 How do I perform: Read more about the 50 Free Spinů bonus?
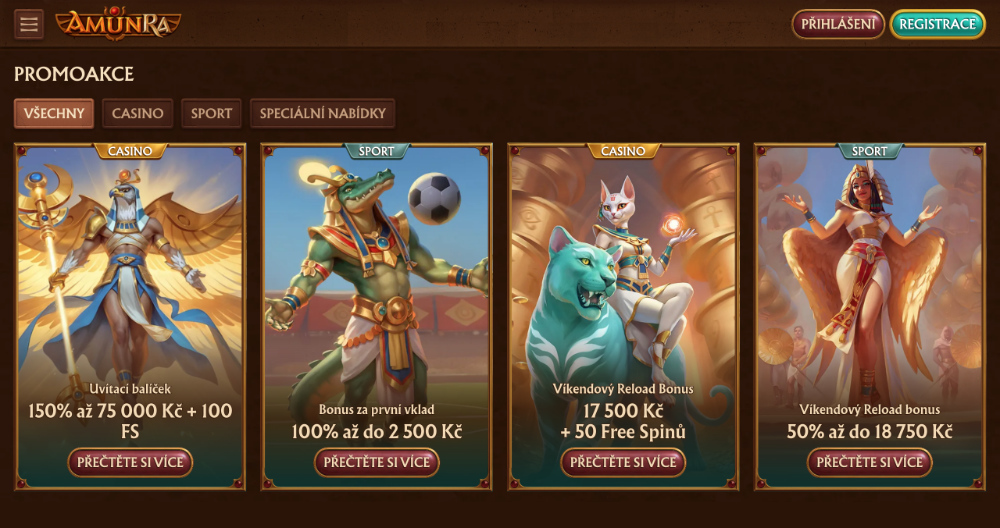pyautogui.click(x=623, y=462)
